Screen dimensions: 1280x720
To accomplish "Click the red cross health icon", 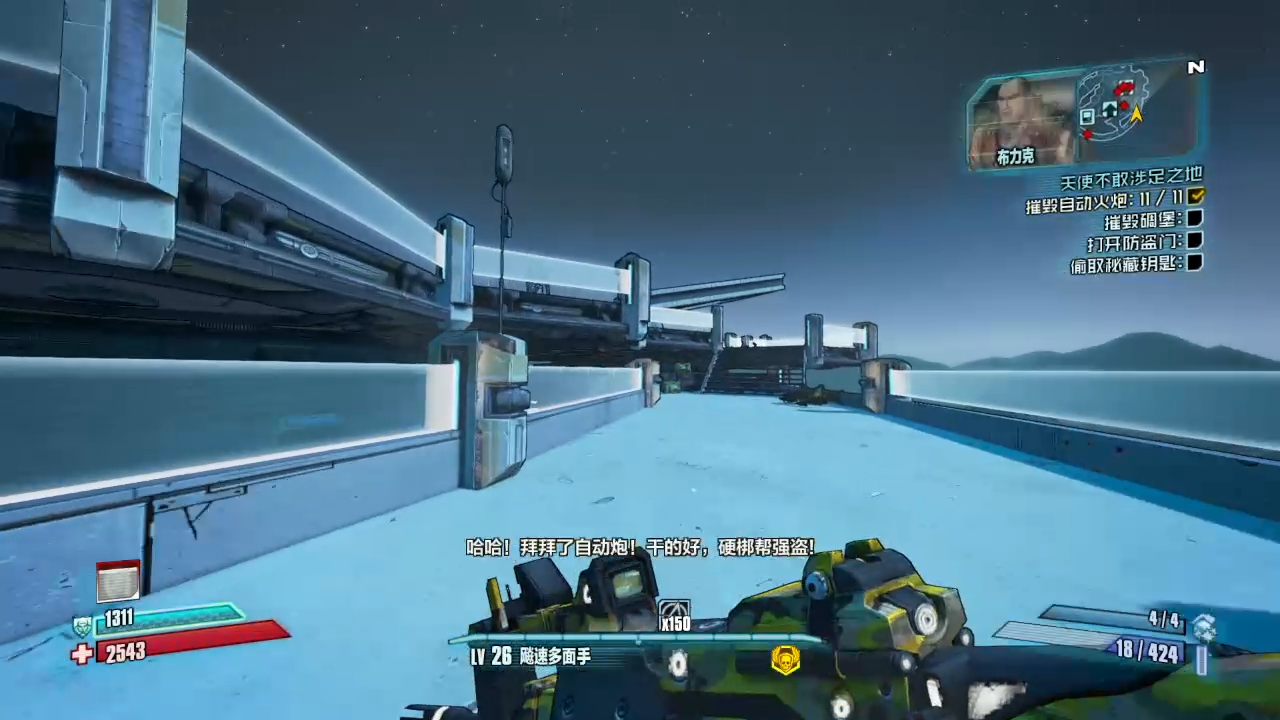I will (x=82, y=654).
